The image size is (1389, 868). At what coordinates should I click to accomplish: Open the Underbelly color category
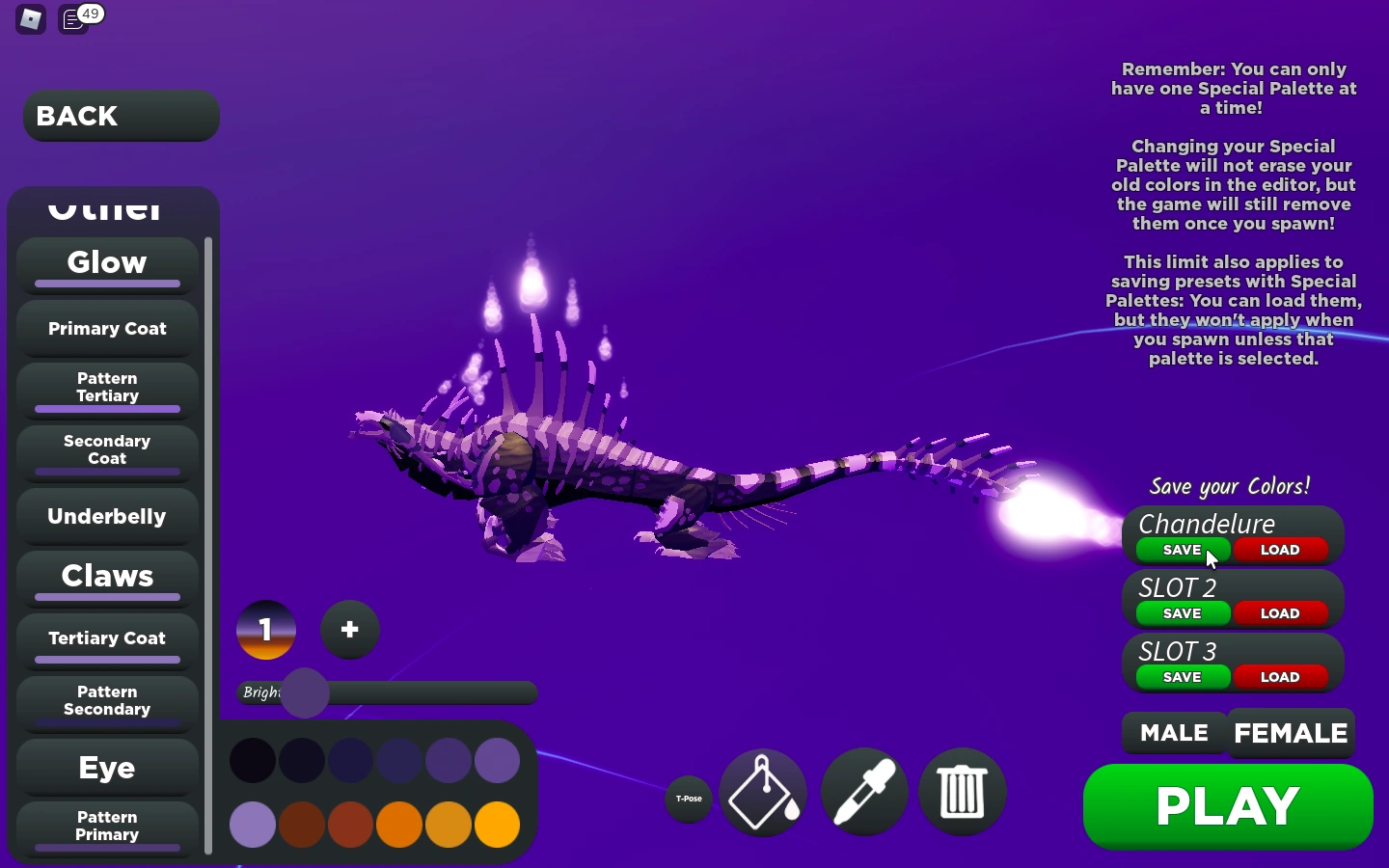106,516
